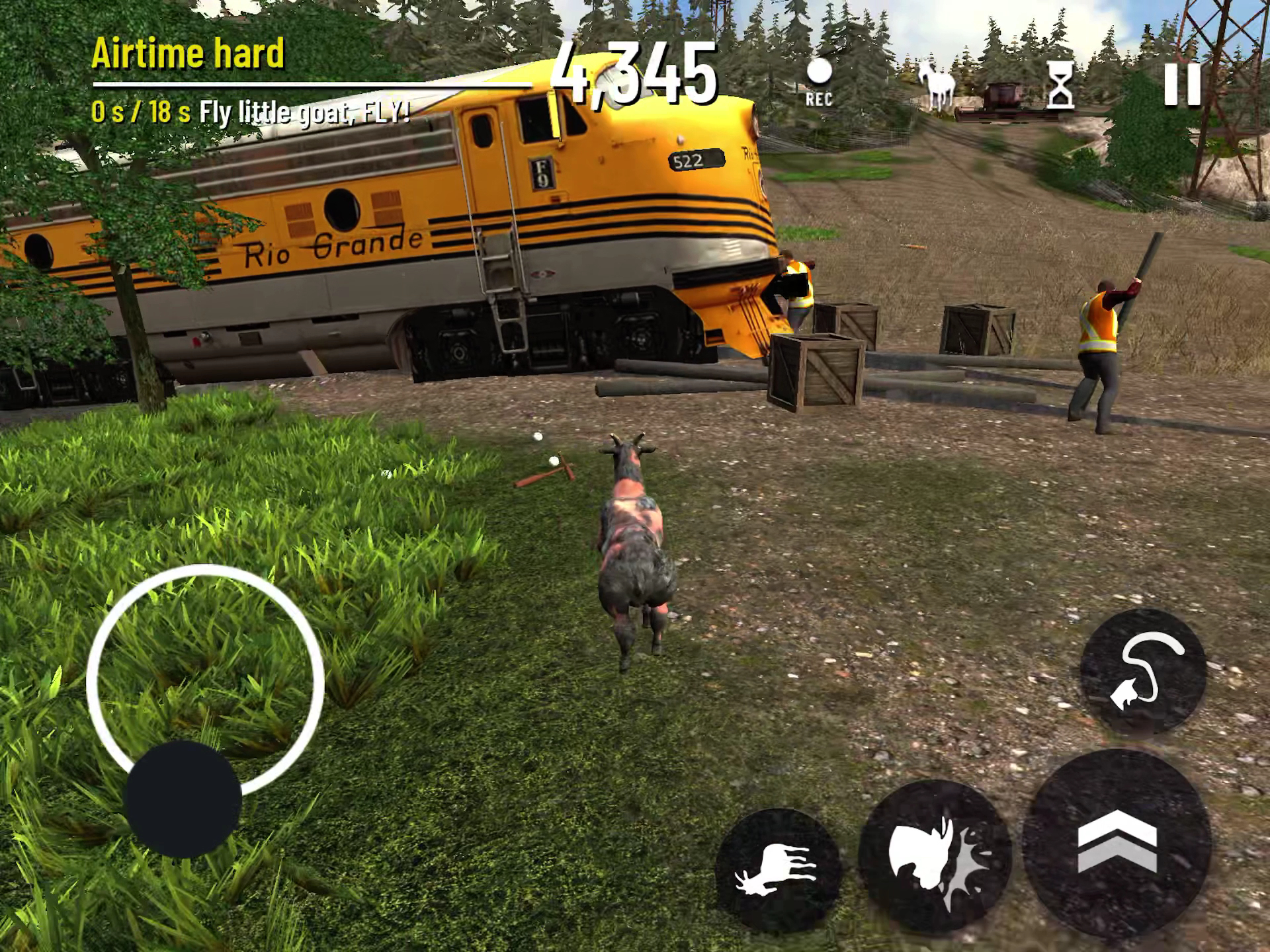Viewport: 1270px width, 952px height.
Task: Start recording with the REC button
Action: 819,82
